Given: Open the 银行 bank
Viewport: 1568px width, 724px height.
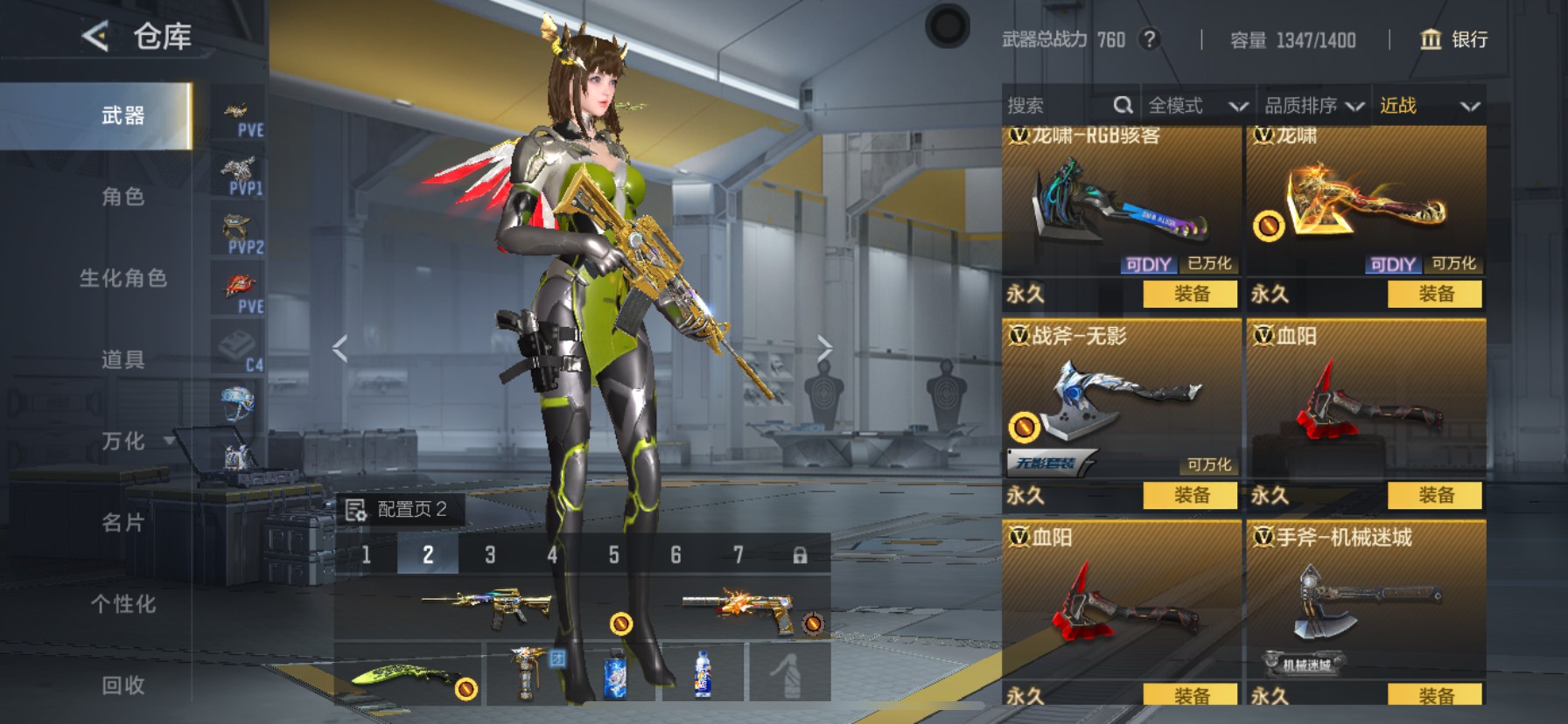Looking at the screenshot, I should pyautogui.click(x=1453, y=39).
